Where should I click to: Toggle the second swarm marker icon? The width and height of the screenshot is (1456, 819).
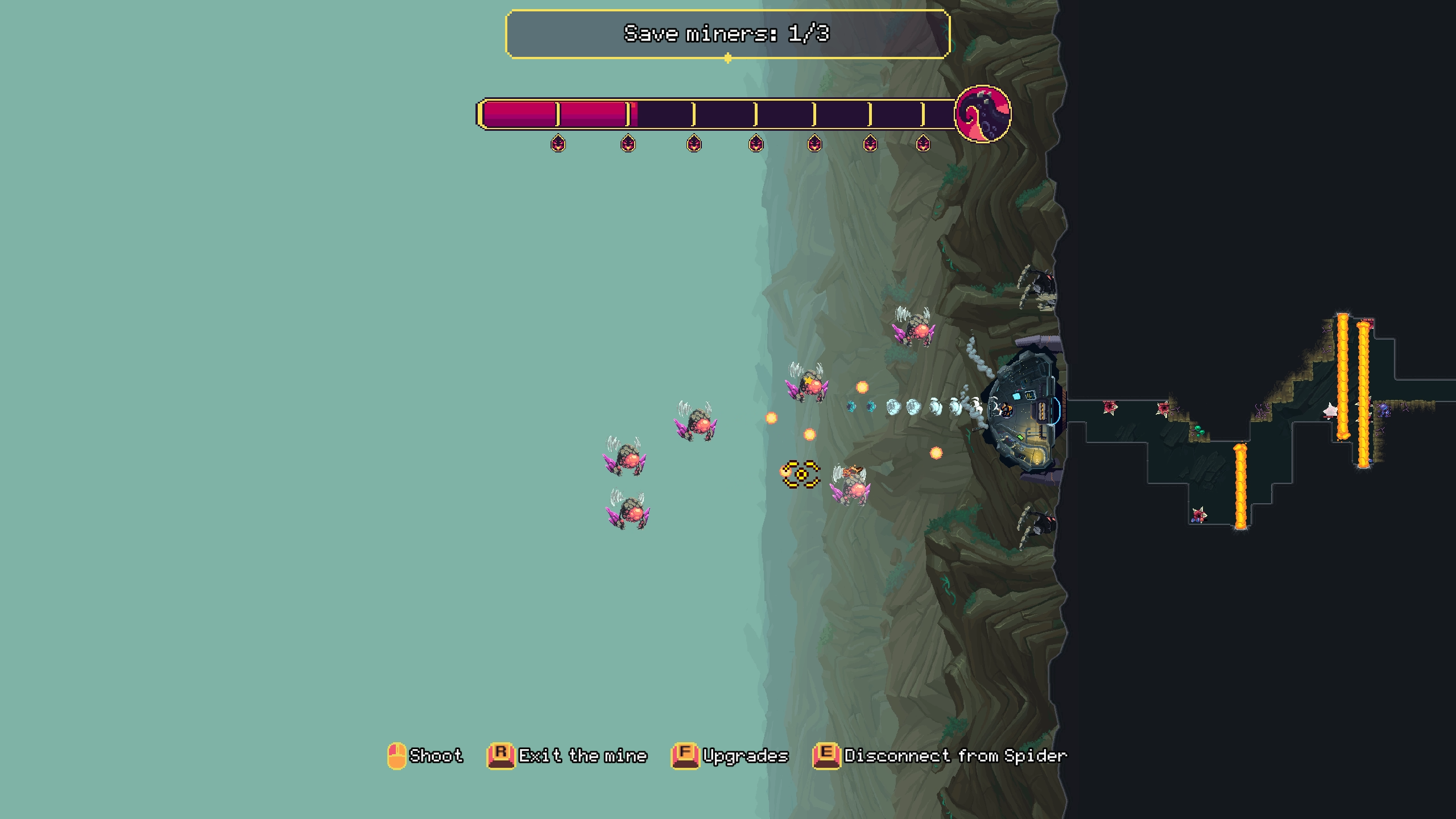(627, 144)
